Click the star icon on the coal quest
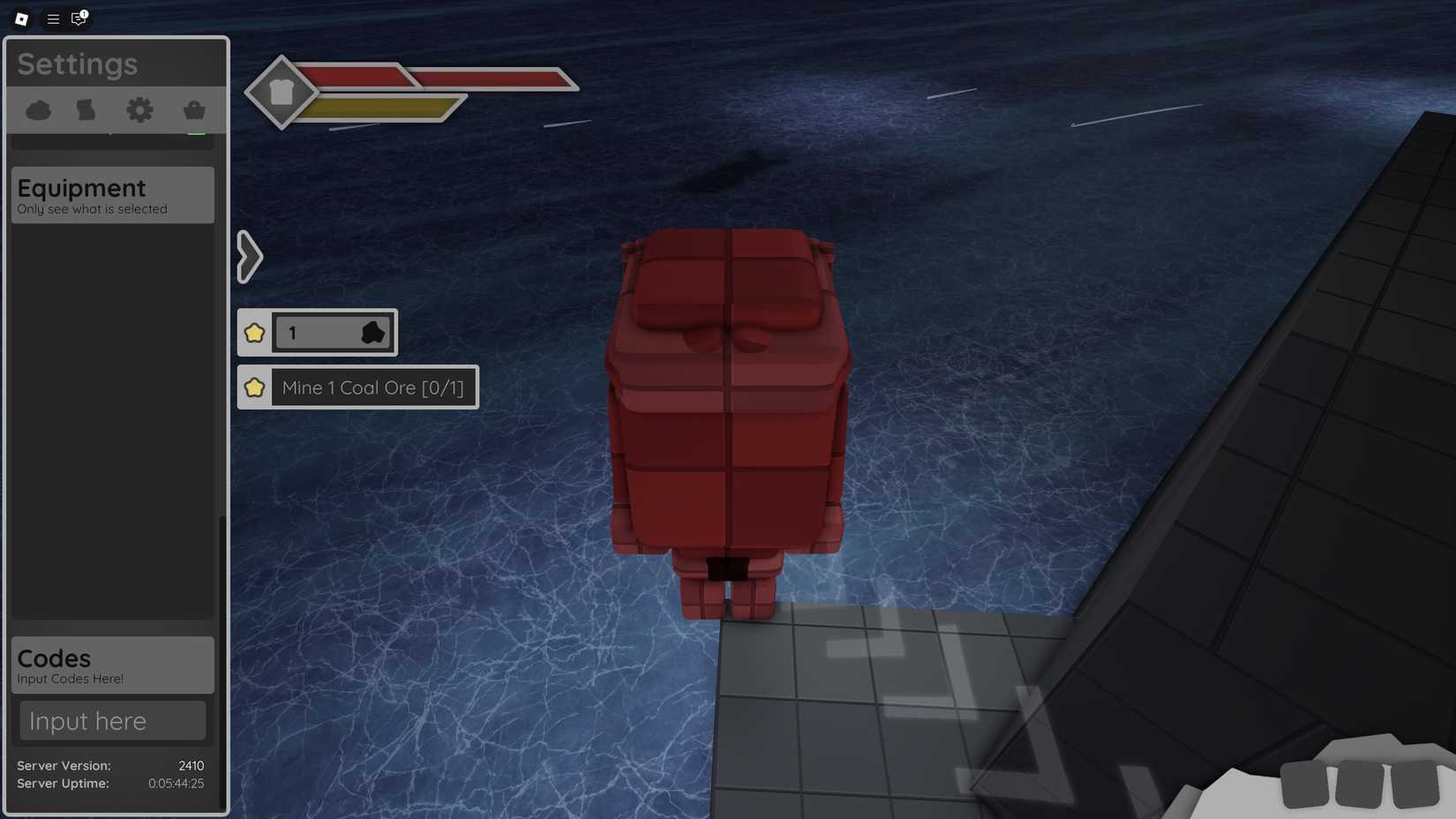 (x=255, y=387)
